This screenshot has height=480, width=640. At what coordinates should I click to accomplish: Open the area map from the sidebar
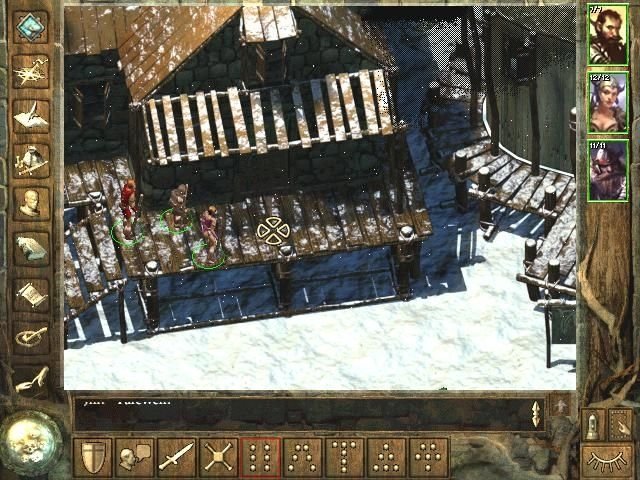coord(31,72)
